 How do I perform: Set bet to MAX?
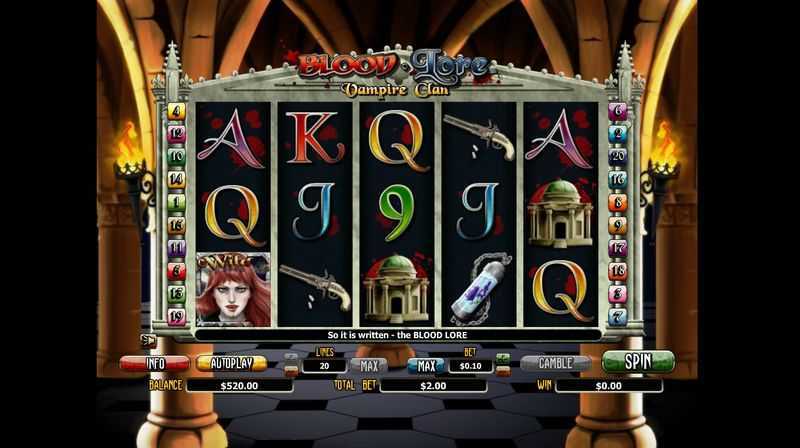[x=426, y=365]
